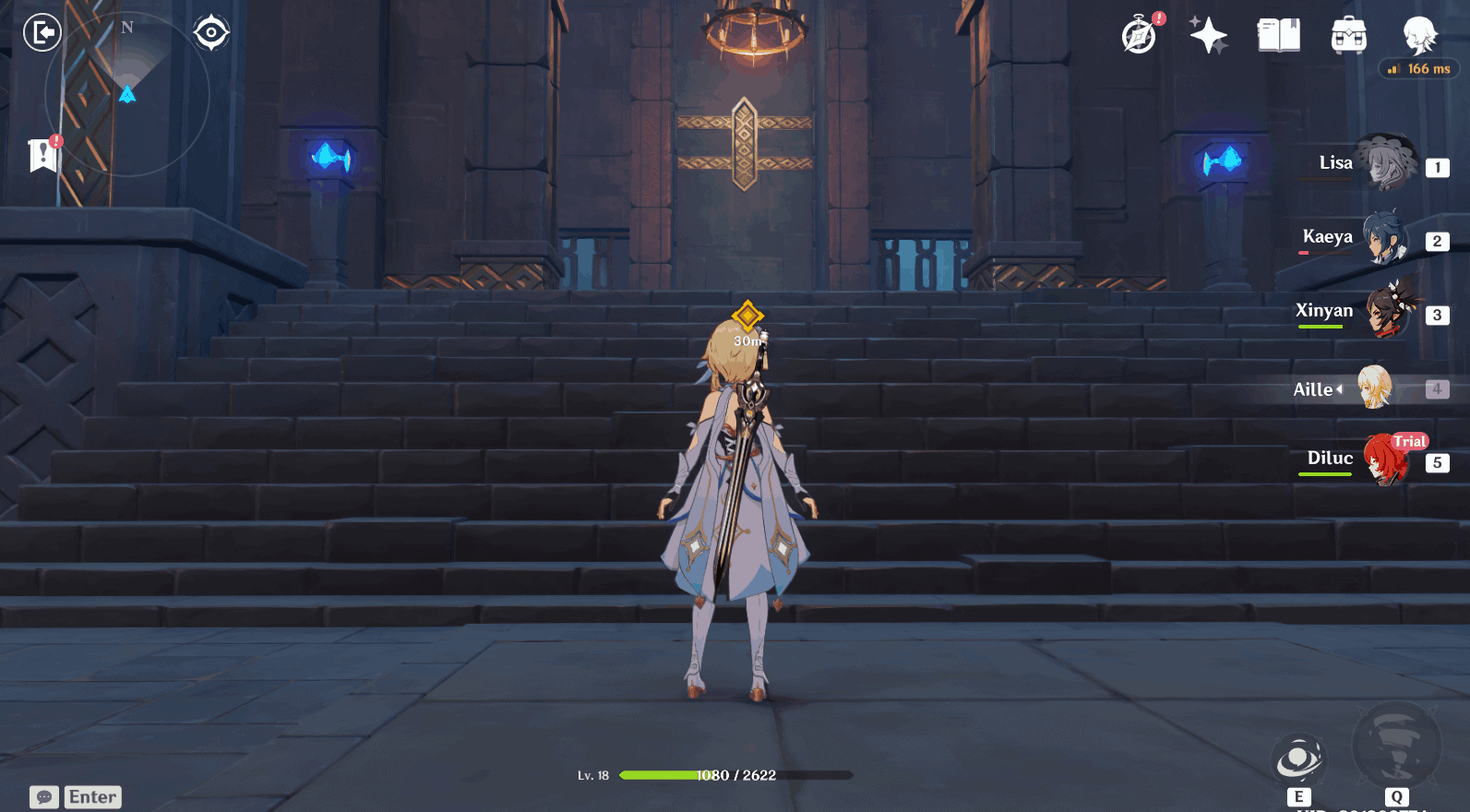This screenshot has height=812, width=1470.
Task: Click the target crosshair icon beside the minimap
Action: point(211,33)
